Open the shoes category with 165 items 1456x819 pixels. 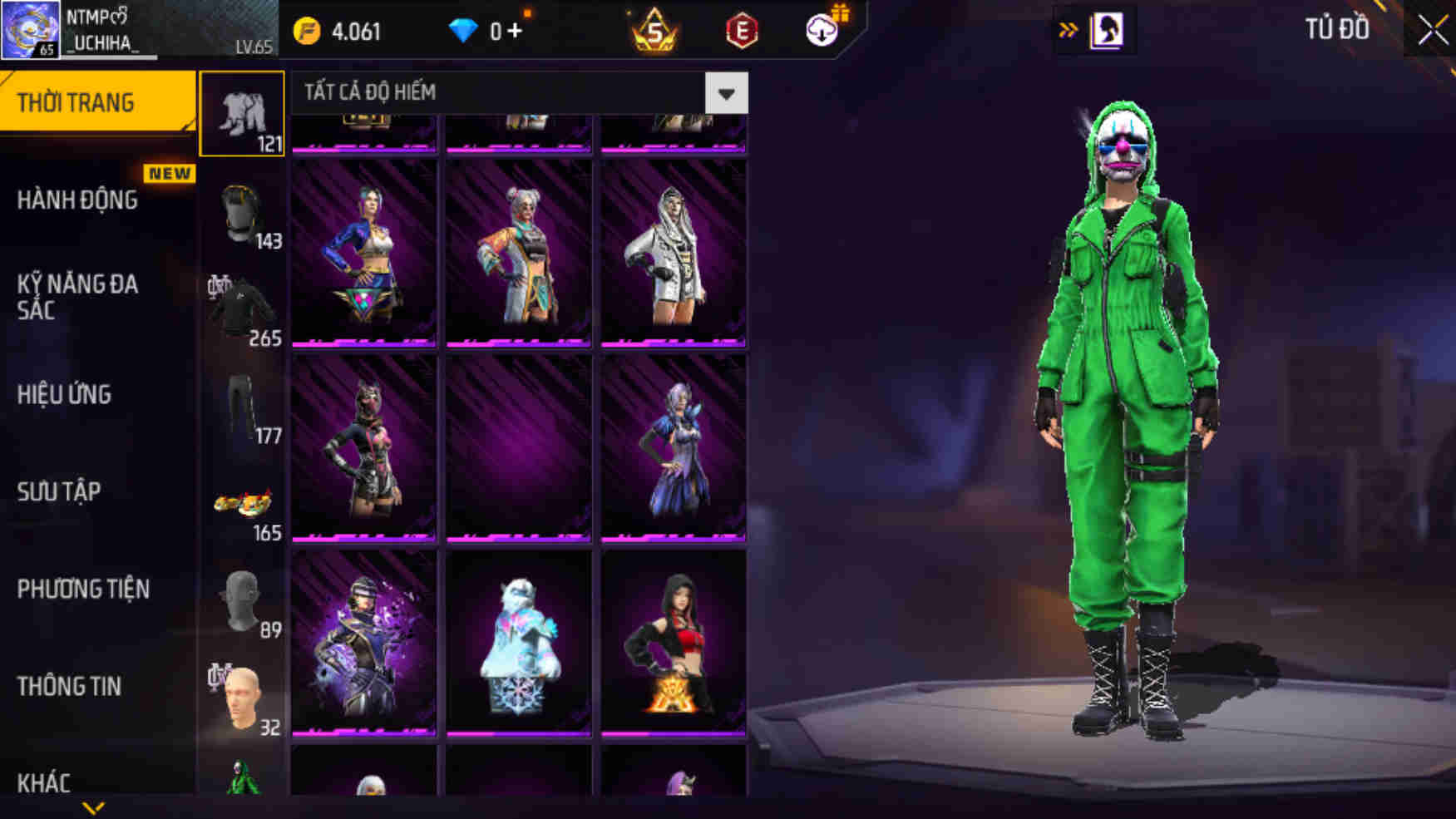242,503
